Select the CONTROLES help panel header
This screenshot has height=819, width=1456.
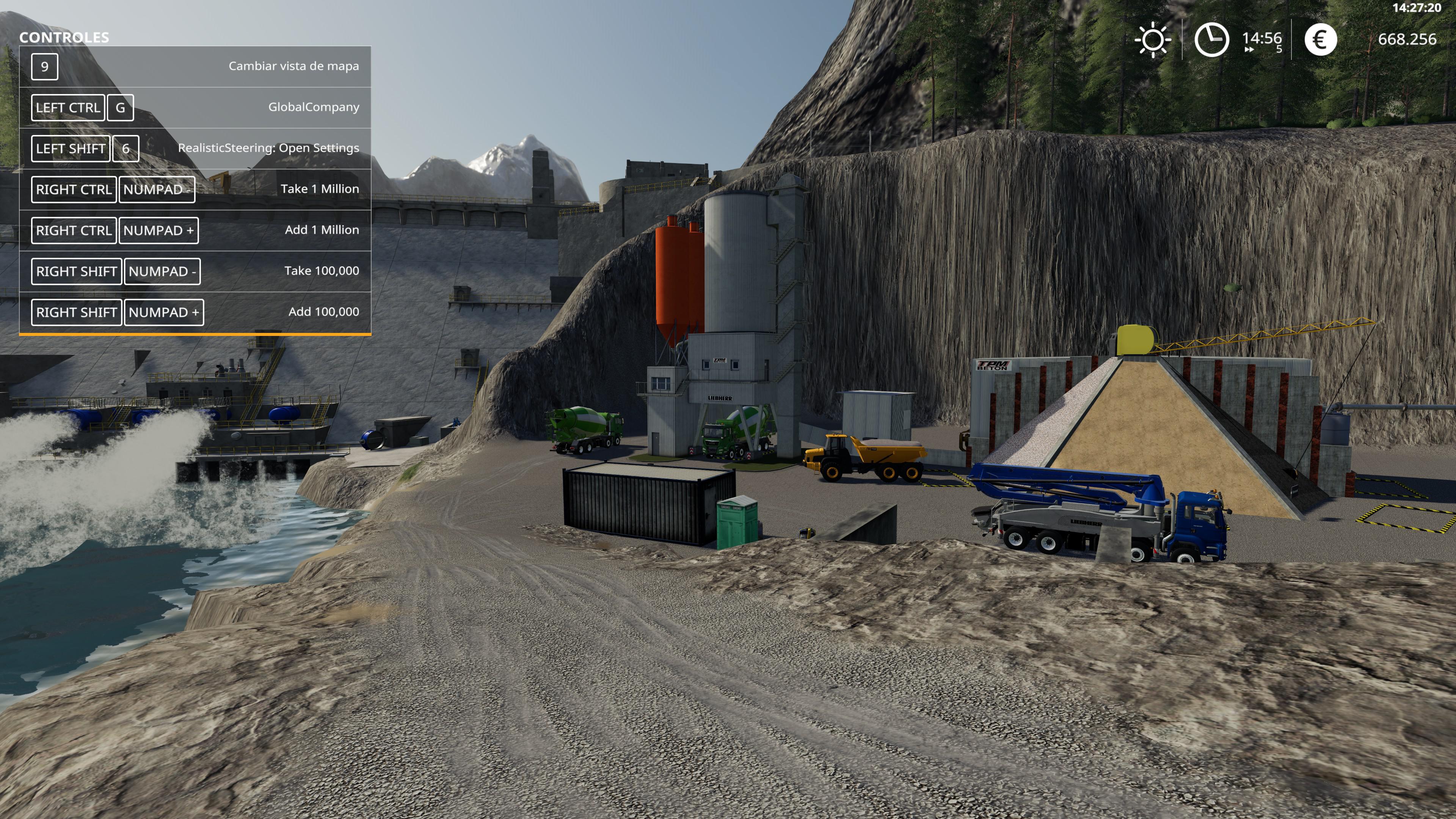(64, 37)
